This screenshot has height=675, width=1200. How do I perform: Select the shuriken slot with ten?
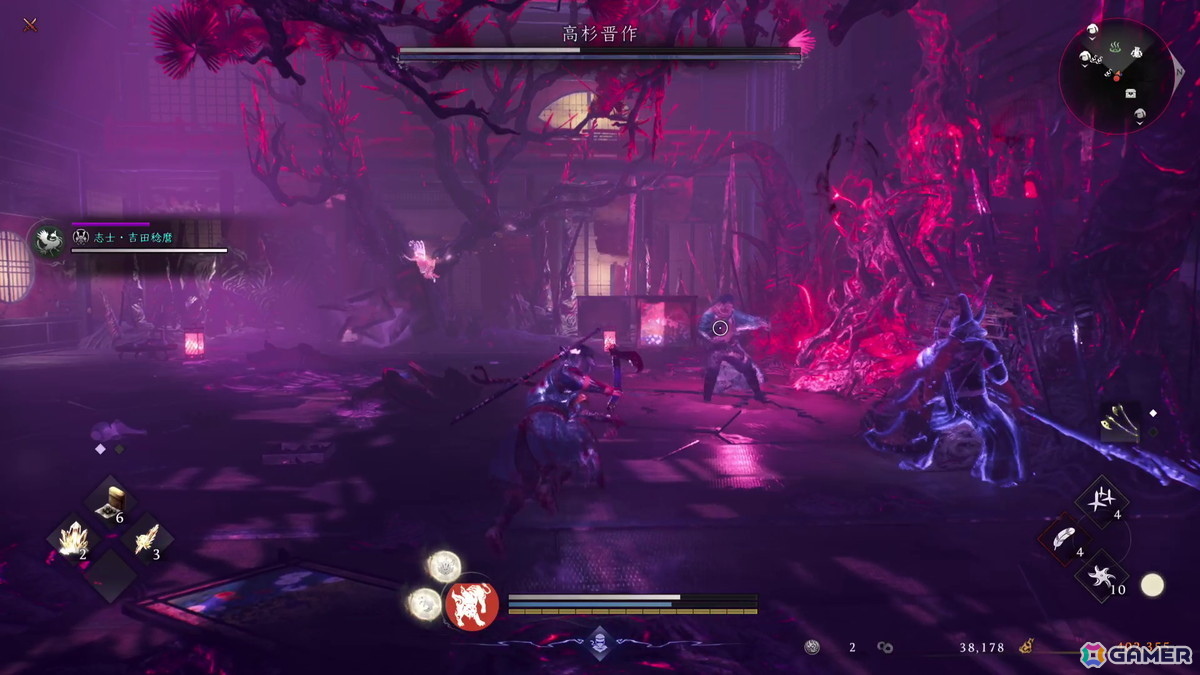[1101, 576]
